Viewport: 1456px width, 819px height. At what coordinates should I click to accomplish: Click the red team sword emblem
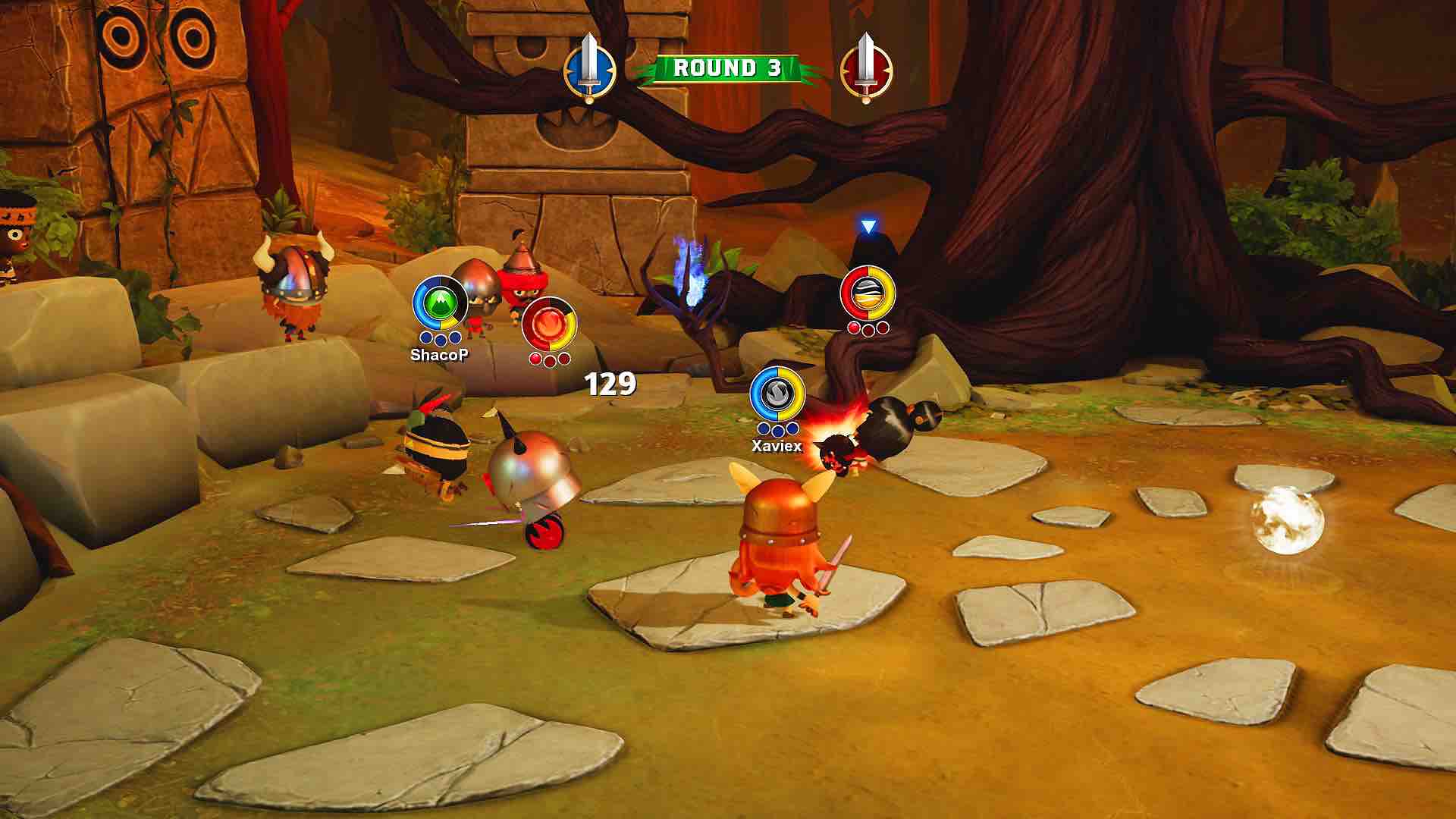click(866, 69)
